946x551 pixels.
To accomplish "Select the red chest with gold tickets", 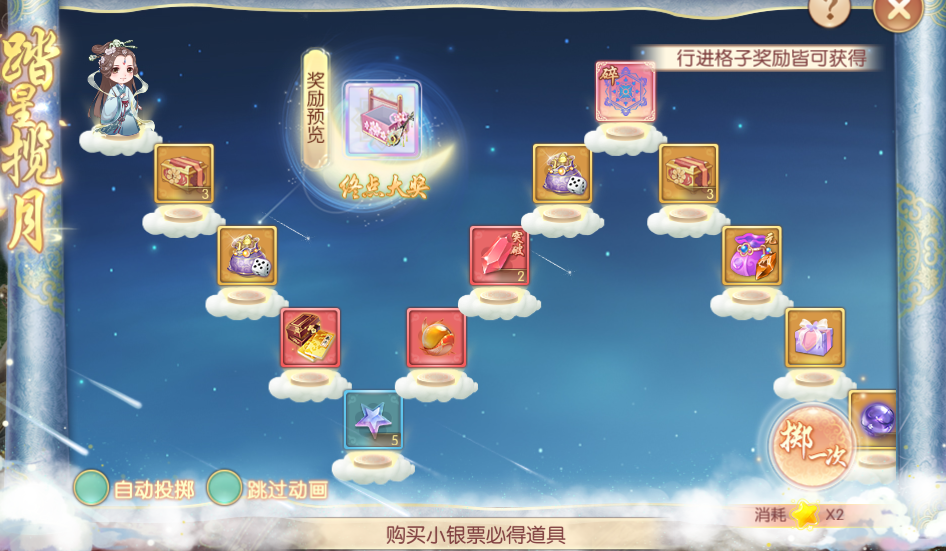I will 310,338.
